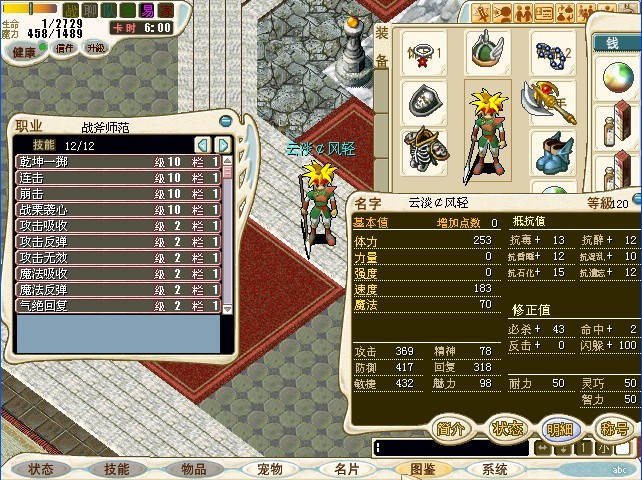The width and height of the screenshot is (642, 480).
Task: Open the 状态 status menu
Action: [x=42, y=469]
